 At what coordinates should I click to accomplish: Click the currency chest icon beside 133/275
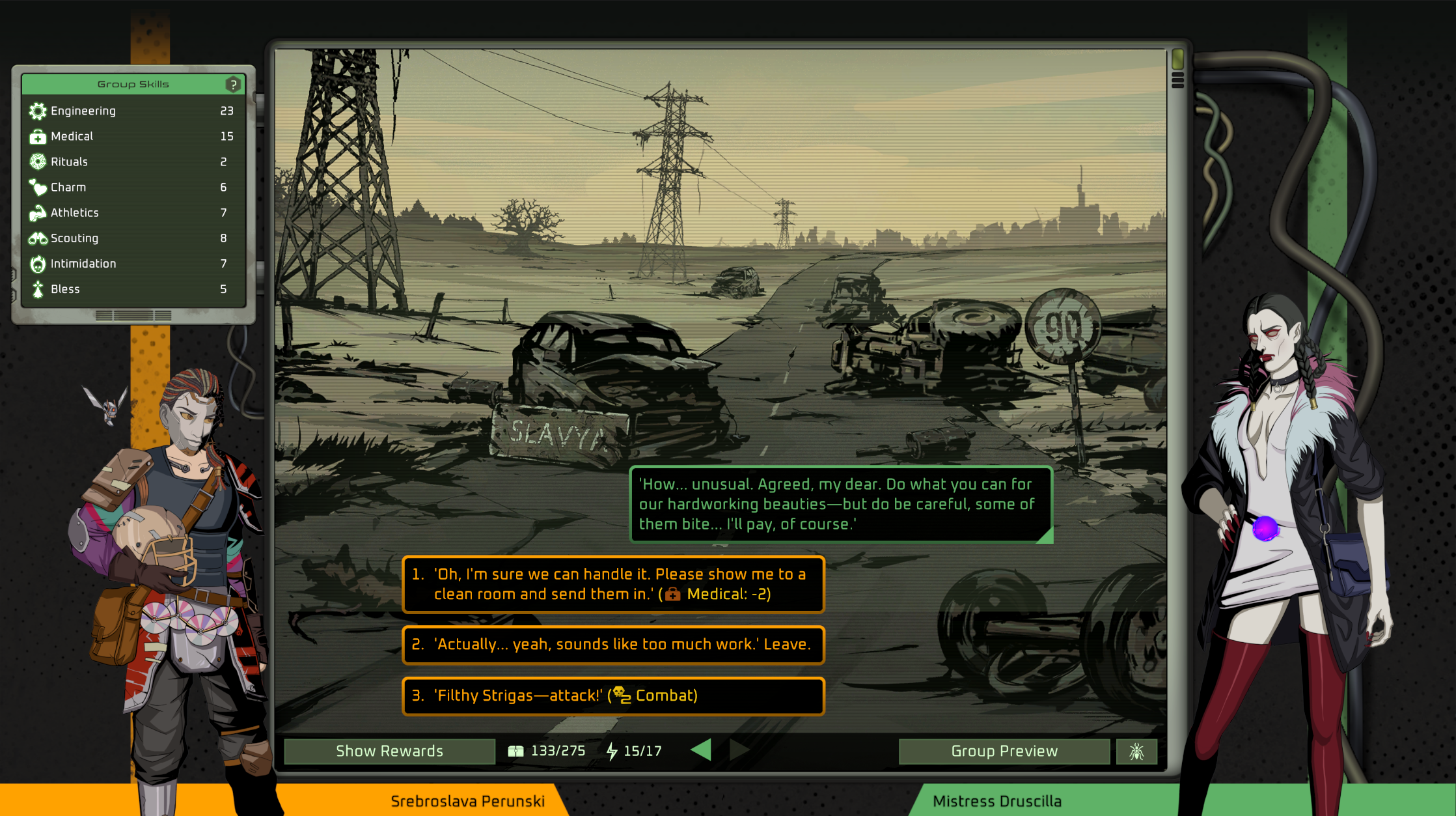[516, 750]
